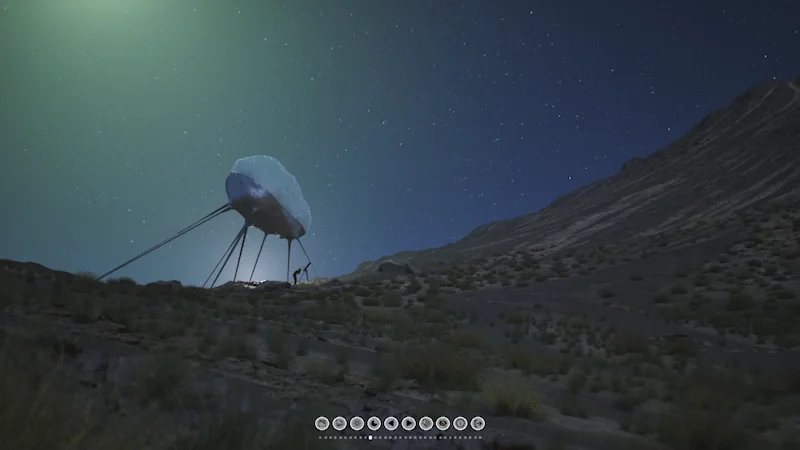The width and height of the screenshot is (800, 450).
Task: Show the info panel
Action: click(x=460, y=423)
